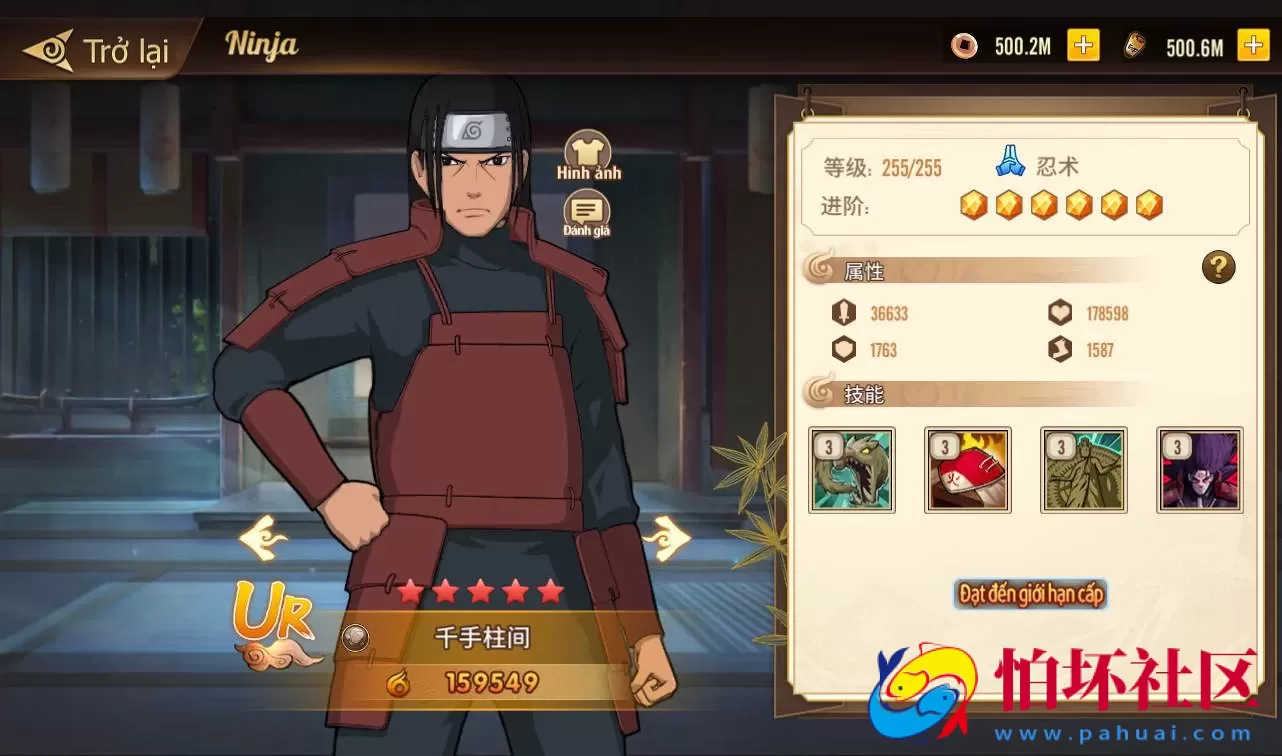Screen dimensions: 1282x756
Task: Open the fire scroll skill icon
Action: (x=967, y=469)
